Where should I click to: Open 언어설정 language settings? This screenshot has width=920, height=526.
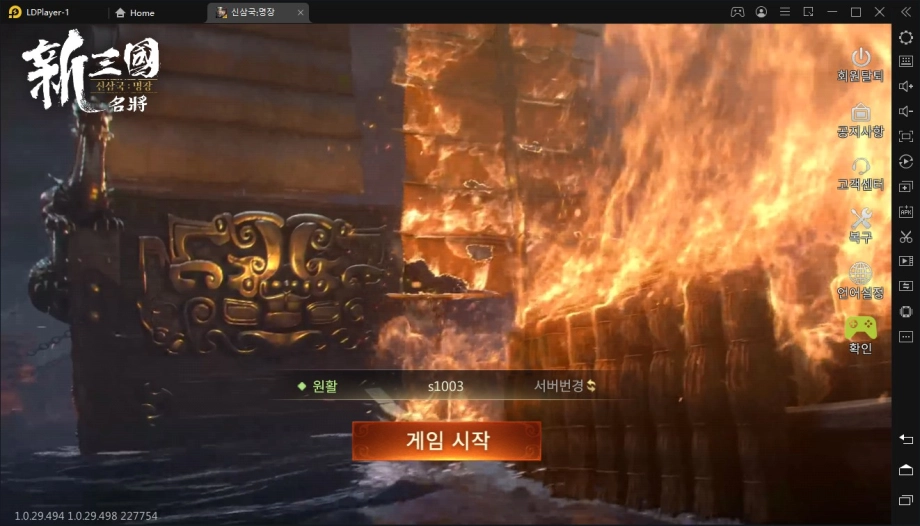point(860,278)
